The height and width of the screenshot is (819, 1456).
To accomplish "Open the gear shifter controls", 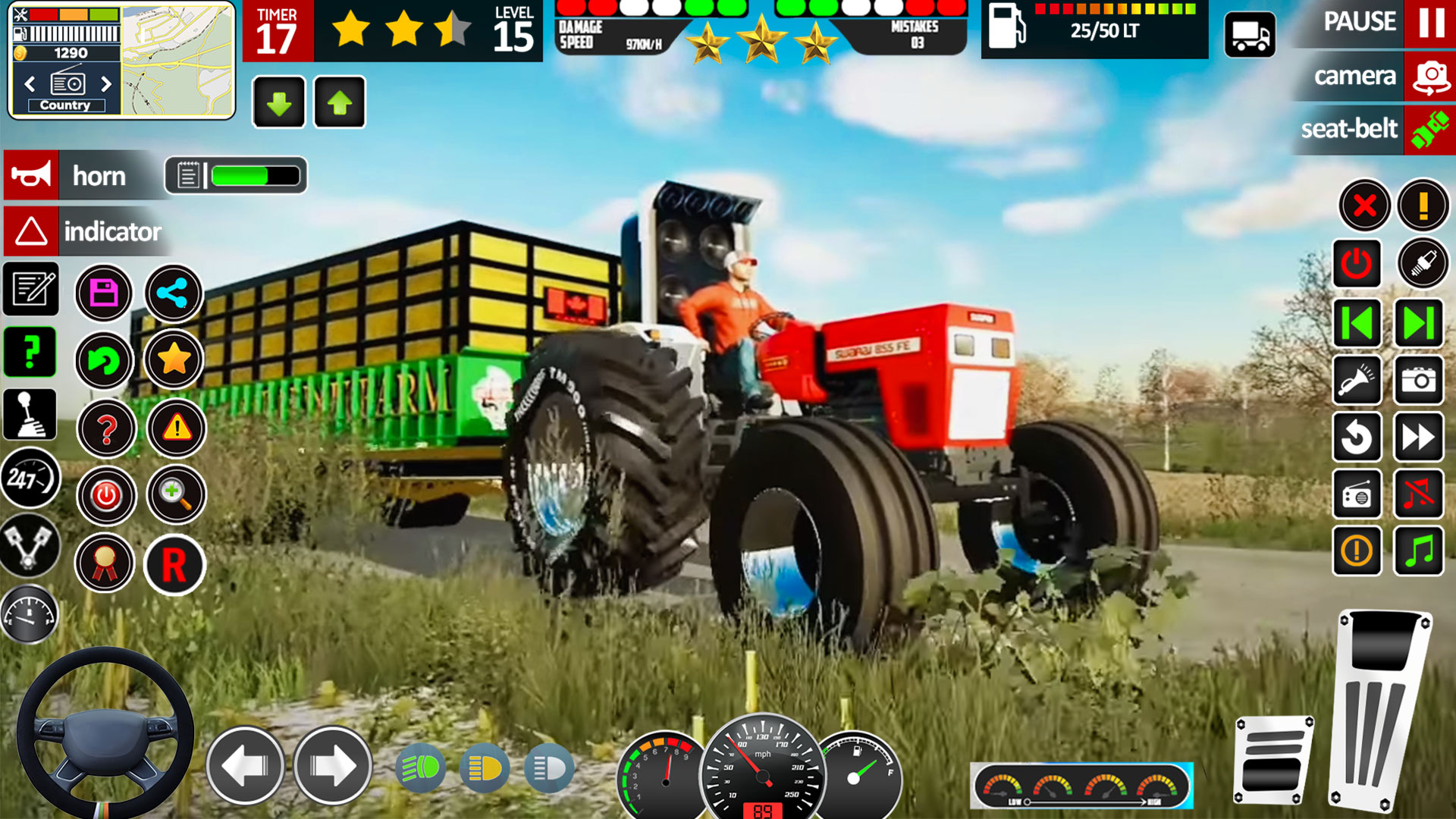I will click(x=30, y=413).
